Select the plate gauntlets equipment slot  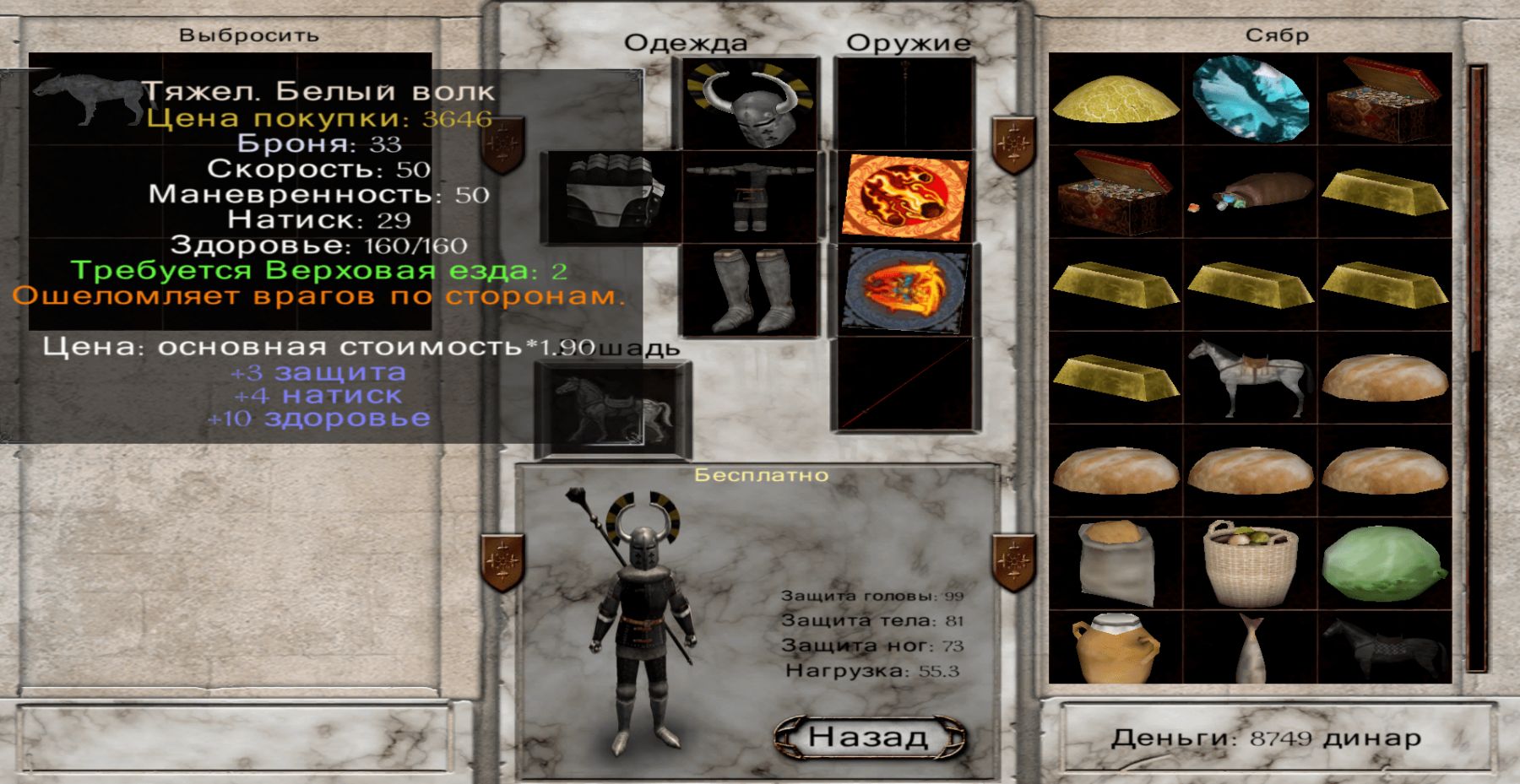pyautogui.click(x=611, y=196)
